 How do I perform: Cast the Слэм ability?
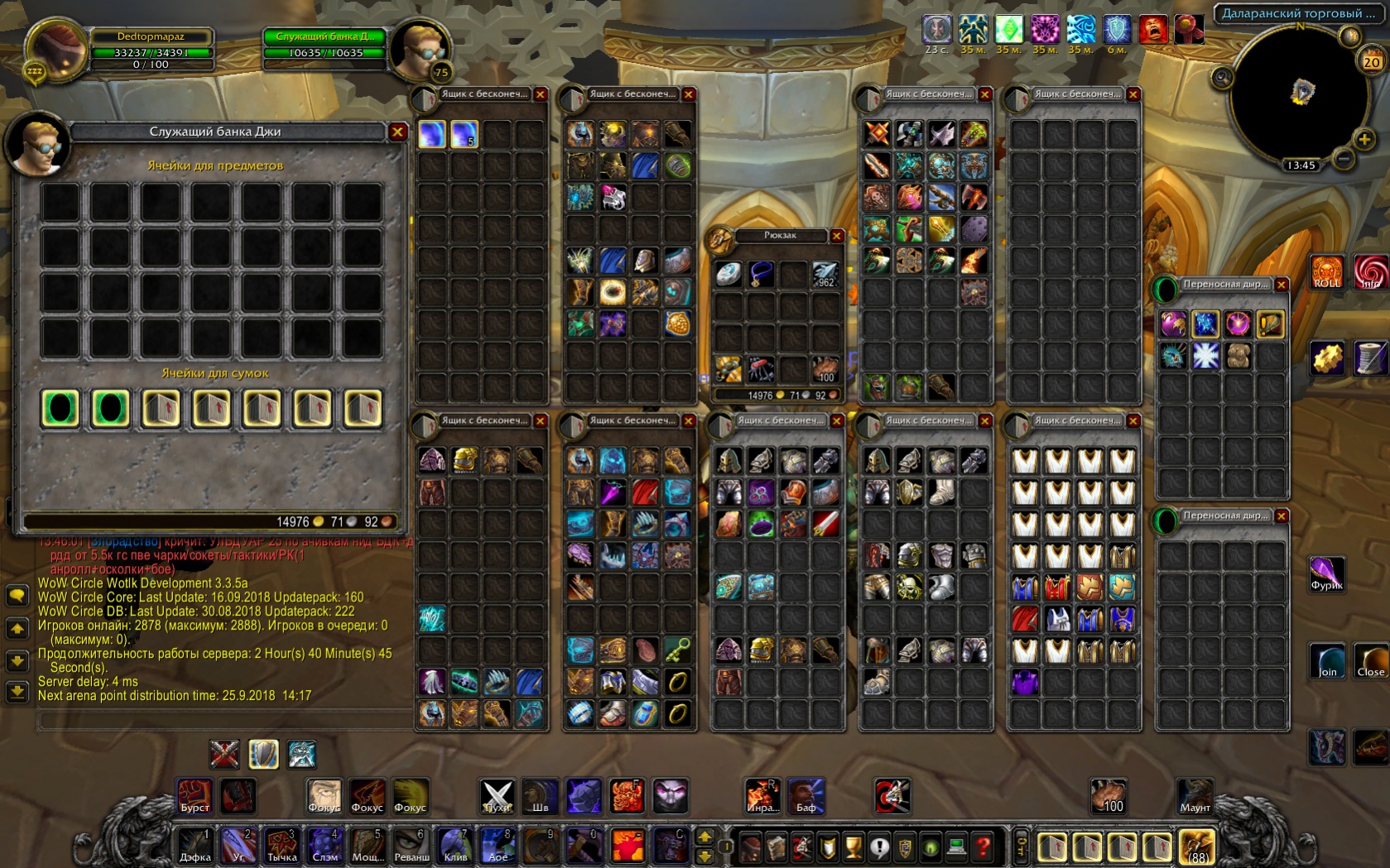(325, 846)
